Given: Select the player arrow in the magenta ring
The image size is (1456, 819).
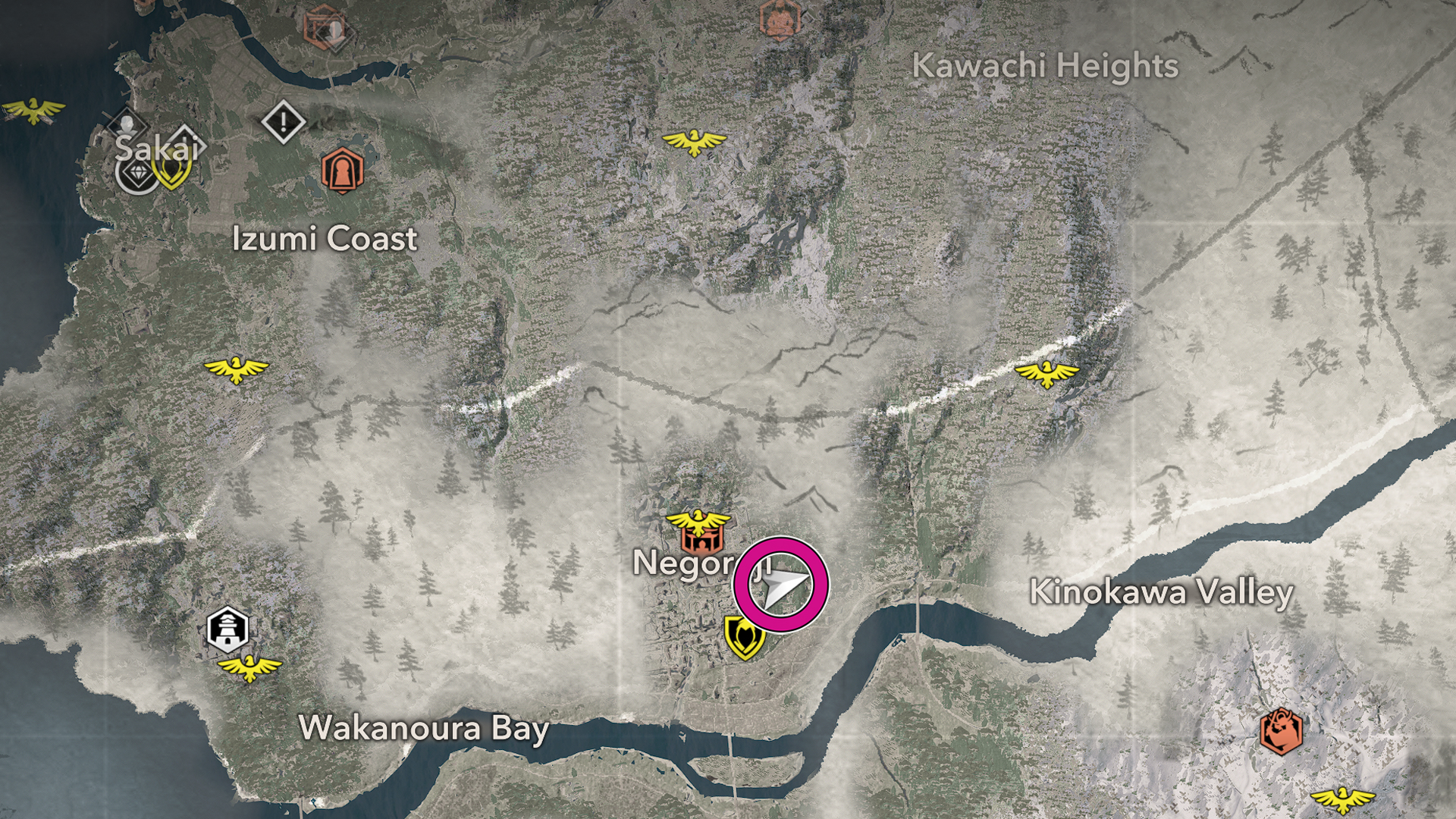Looking at the screenshot, I should [x=781, y=585].
